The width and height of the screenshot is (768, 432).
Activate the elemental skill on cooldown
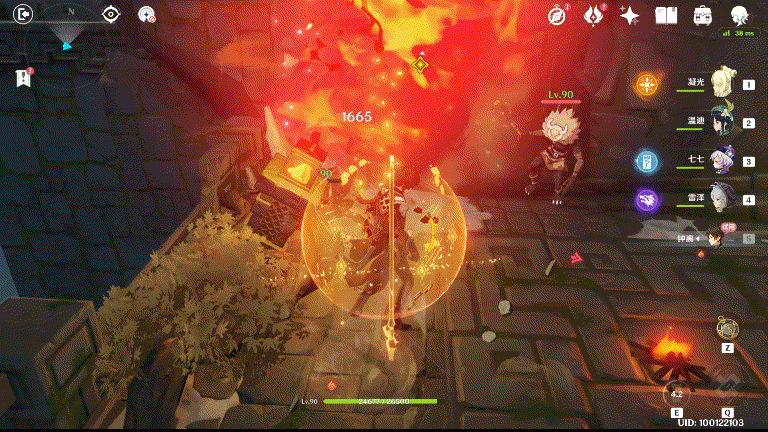click(x=677, y=393)
